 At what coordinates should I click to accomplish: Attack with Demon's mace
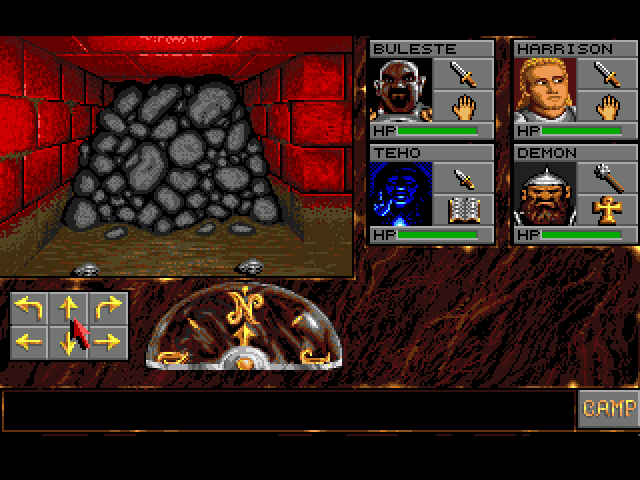[606, 177]
